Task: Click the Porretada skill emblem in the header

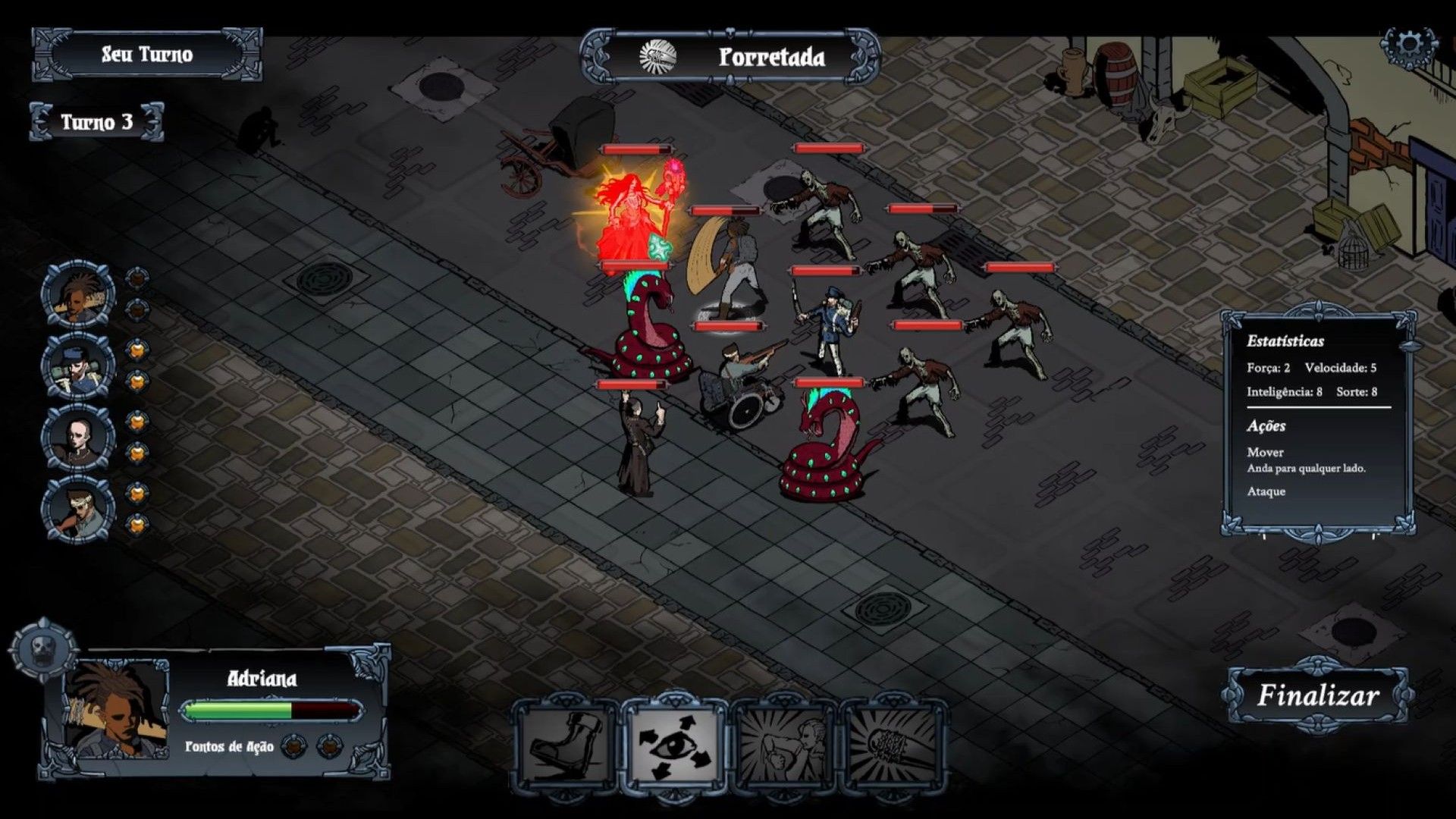Action: coord(658,55)
